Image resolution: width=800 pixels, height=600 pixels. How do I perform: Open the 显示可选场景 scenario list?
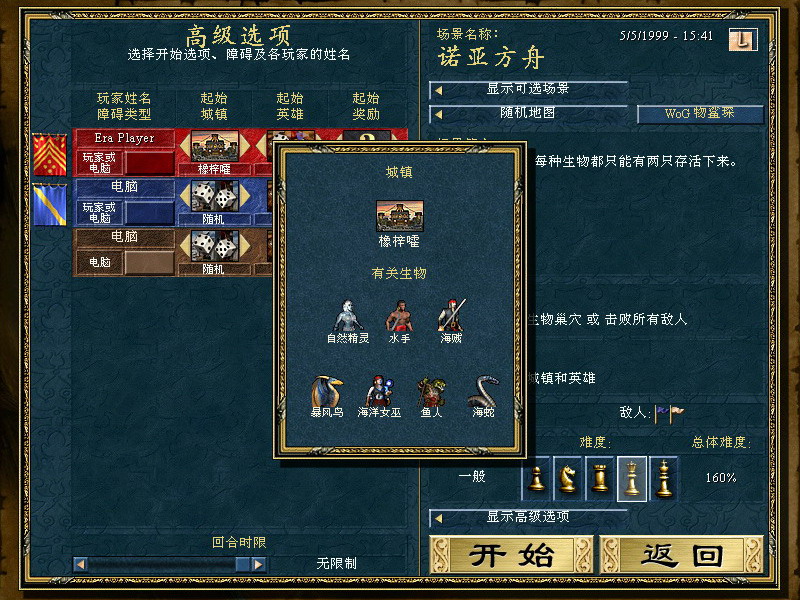pos(528,89)
